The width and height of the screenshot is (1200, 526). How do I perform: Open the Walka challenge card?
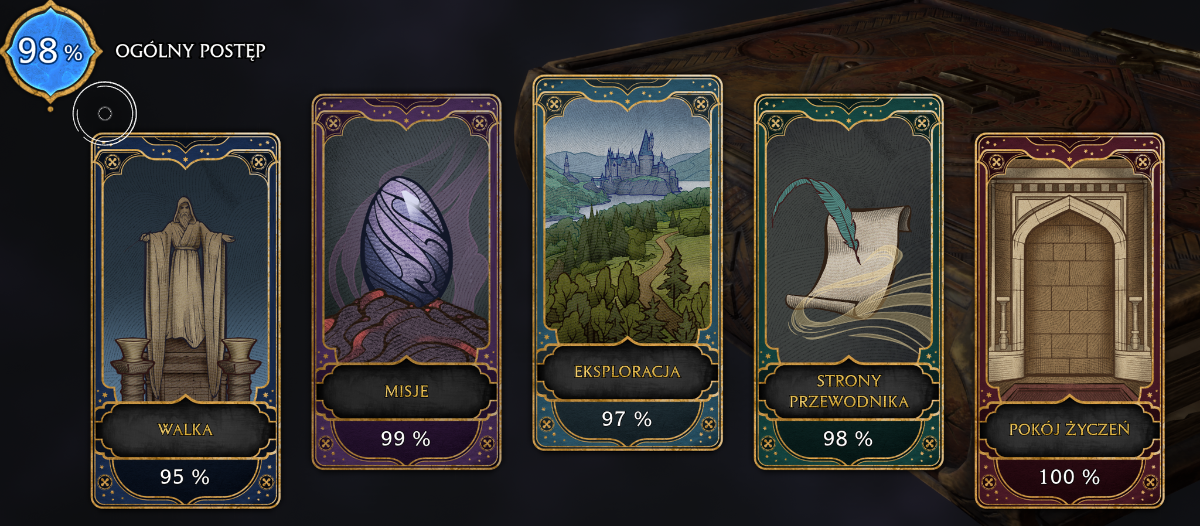click(x=185, y=320)
